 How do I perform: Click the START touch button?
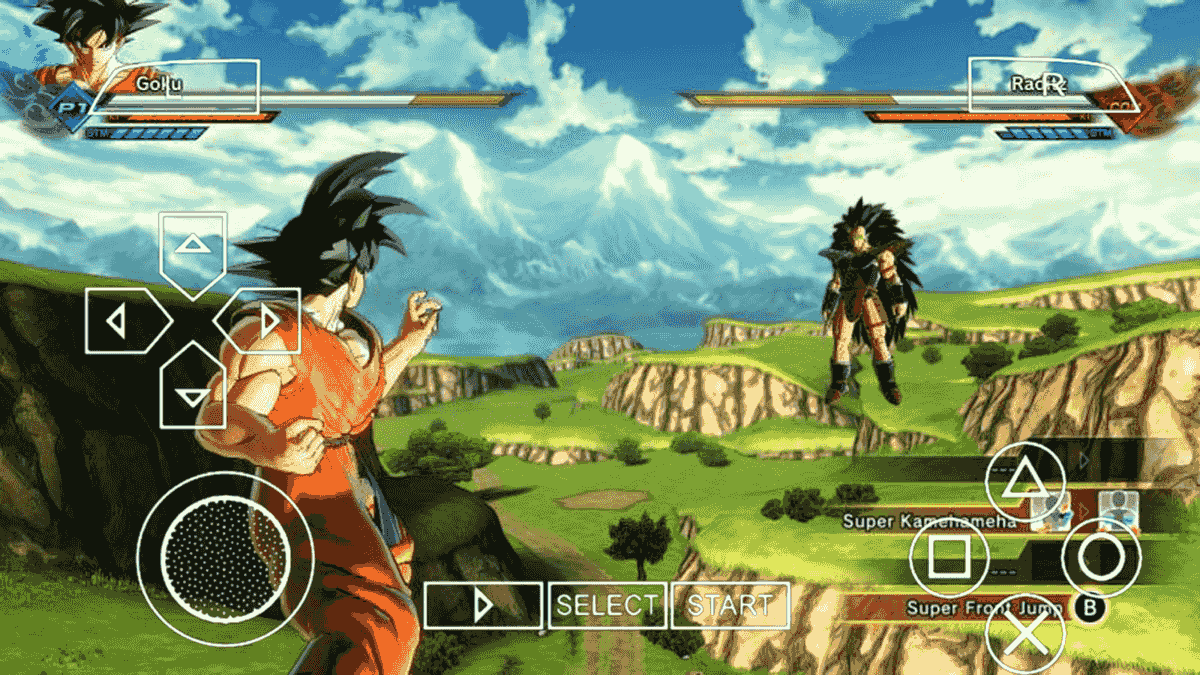click(x=730, y=605)
